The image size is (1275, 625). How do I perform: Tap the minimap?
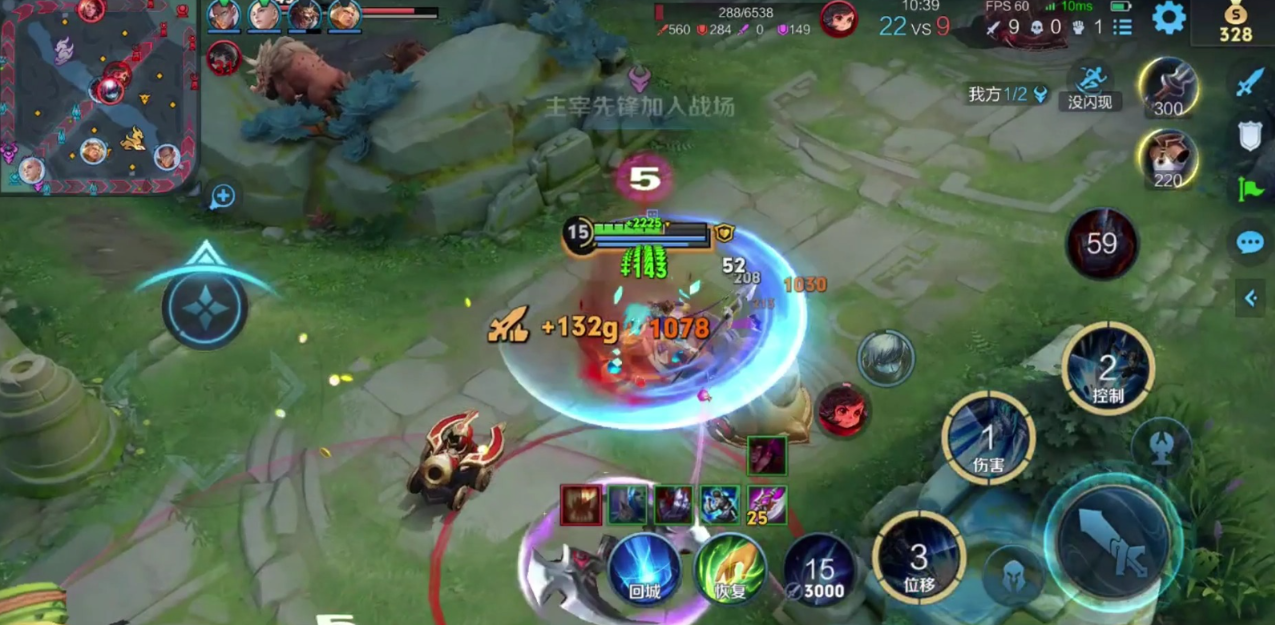tap(98, 96)
